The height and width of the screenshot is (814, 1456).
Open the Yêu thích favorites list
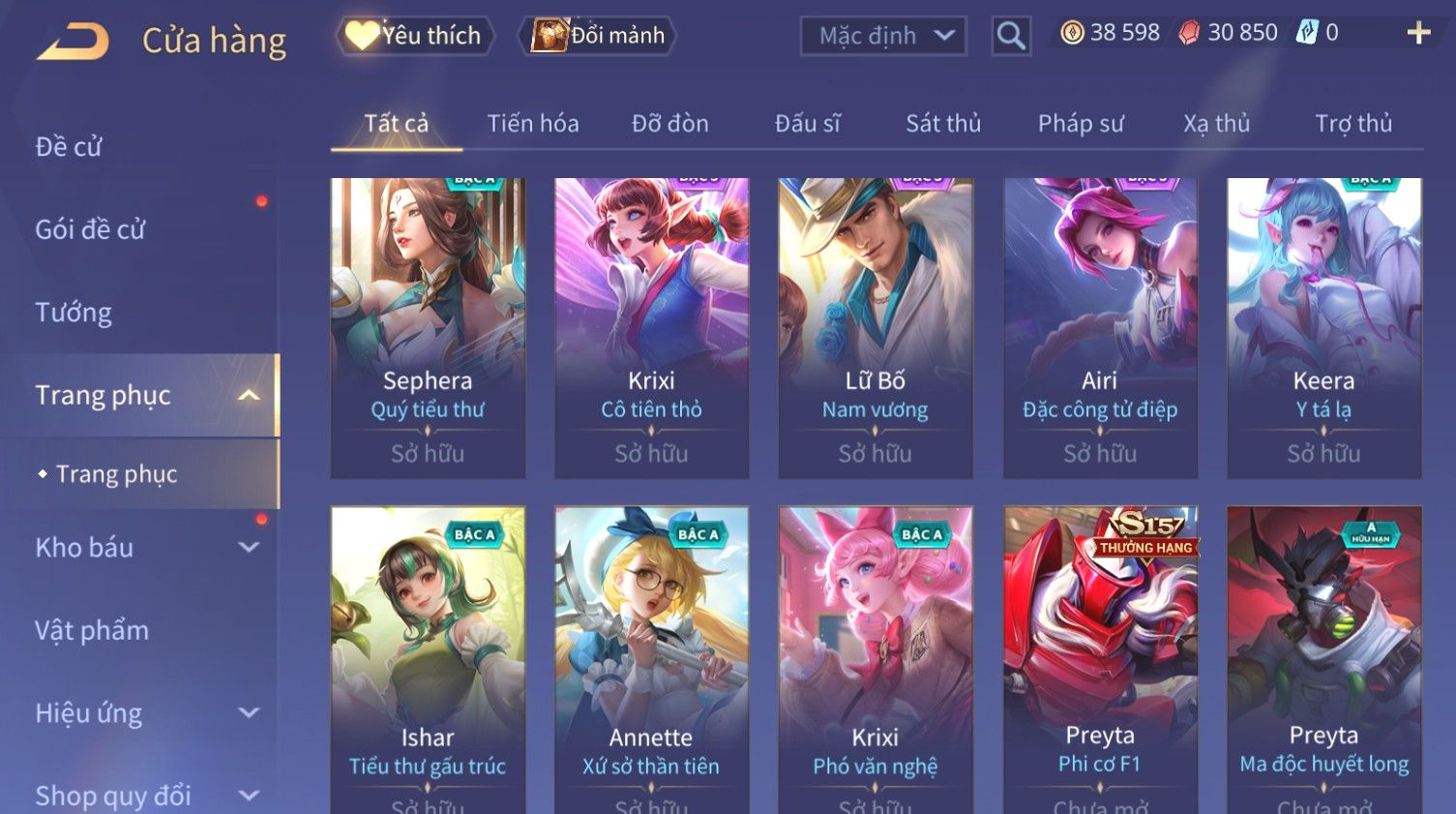coord(416,36)
